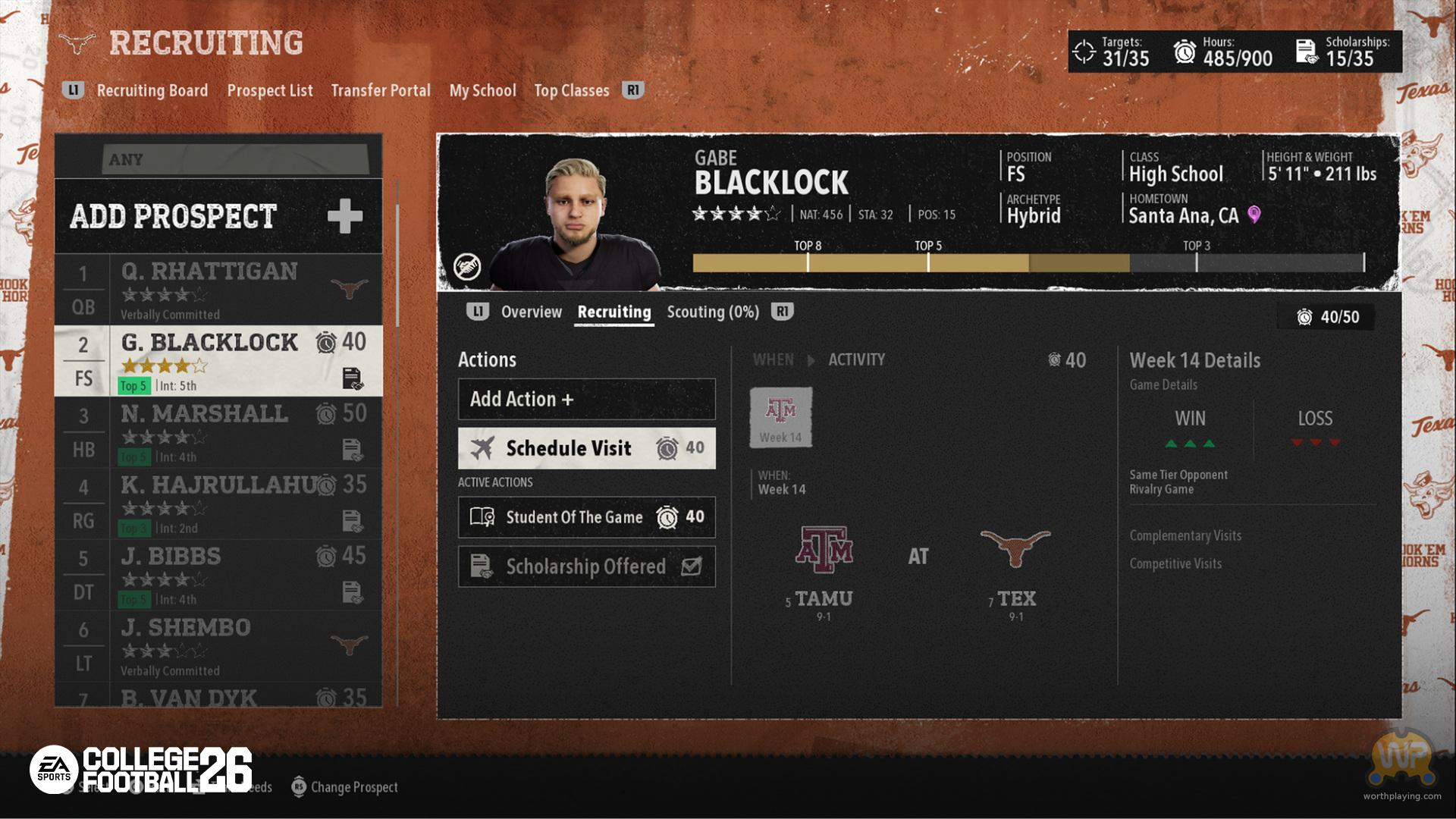Click the Add Prospect button
This screenshot has width=1456, height=819.
(218, 216)
